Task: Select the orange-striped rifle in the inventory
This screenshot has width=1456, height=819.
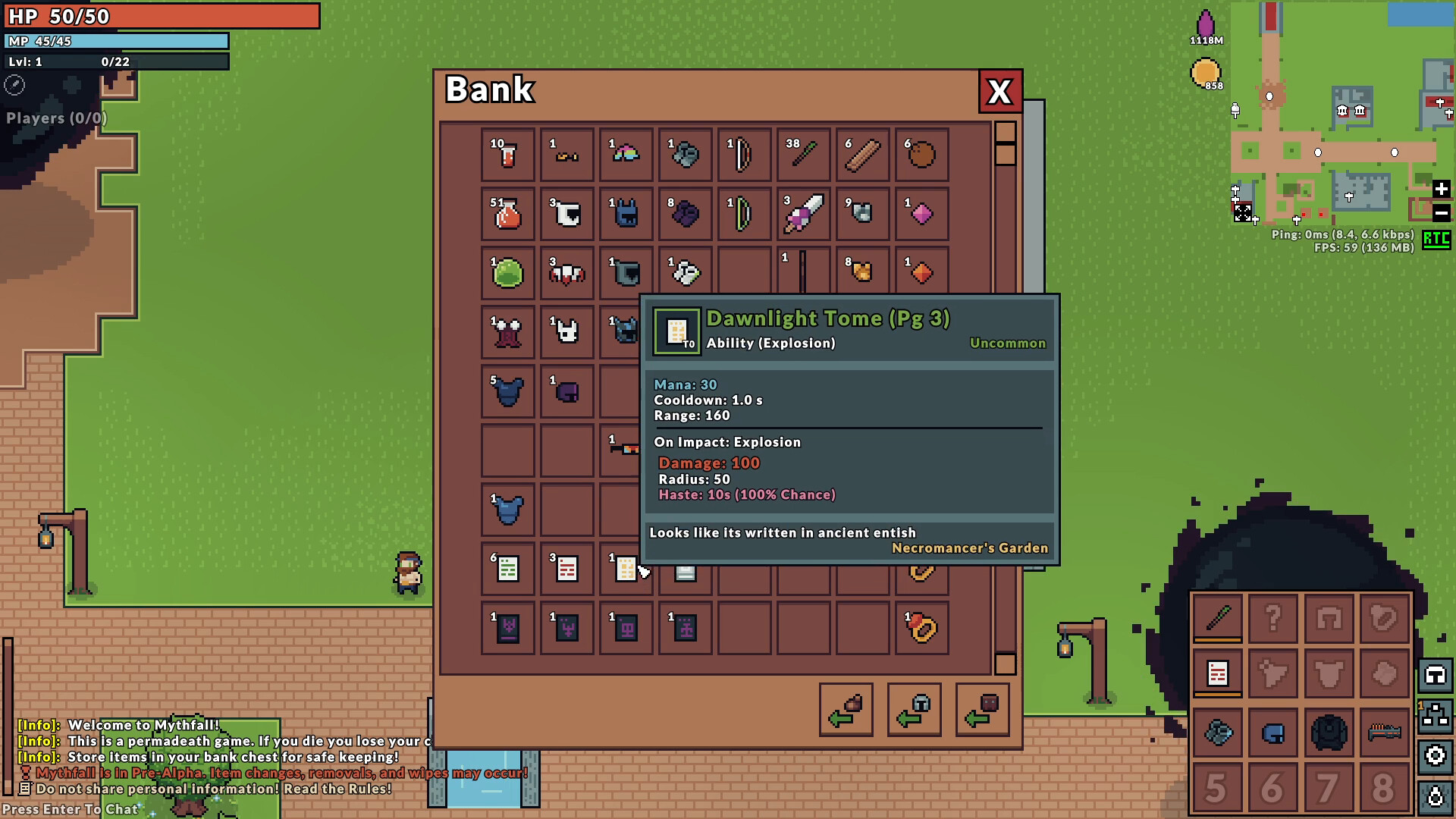Action: (1385, 733)
